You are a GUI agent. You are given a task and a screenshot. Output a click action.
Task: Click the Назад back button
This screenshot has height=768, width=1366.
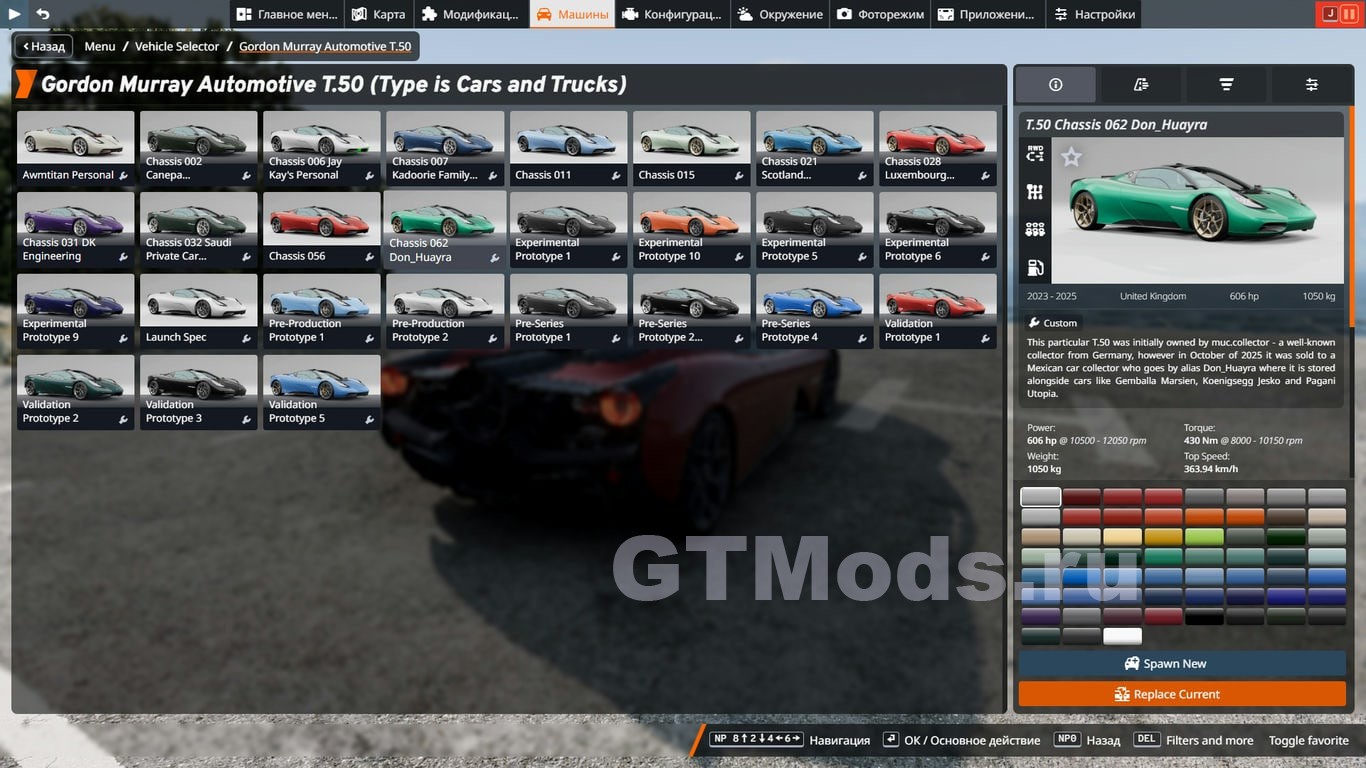pyautogui.click(x=43, y=46)
